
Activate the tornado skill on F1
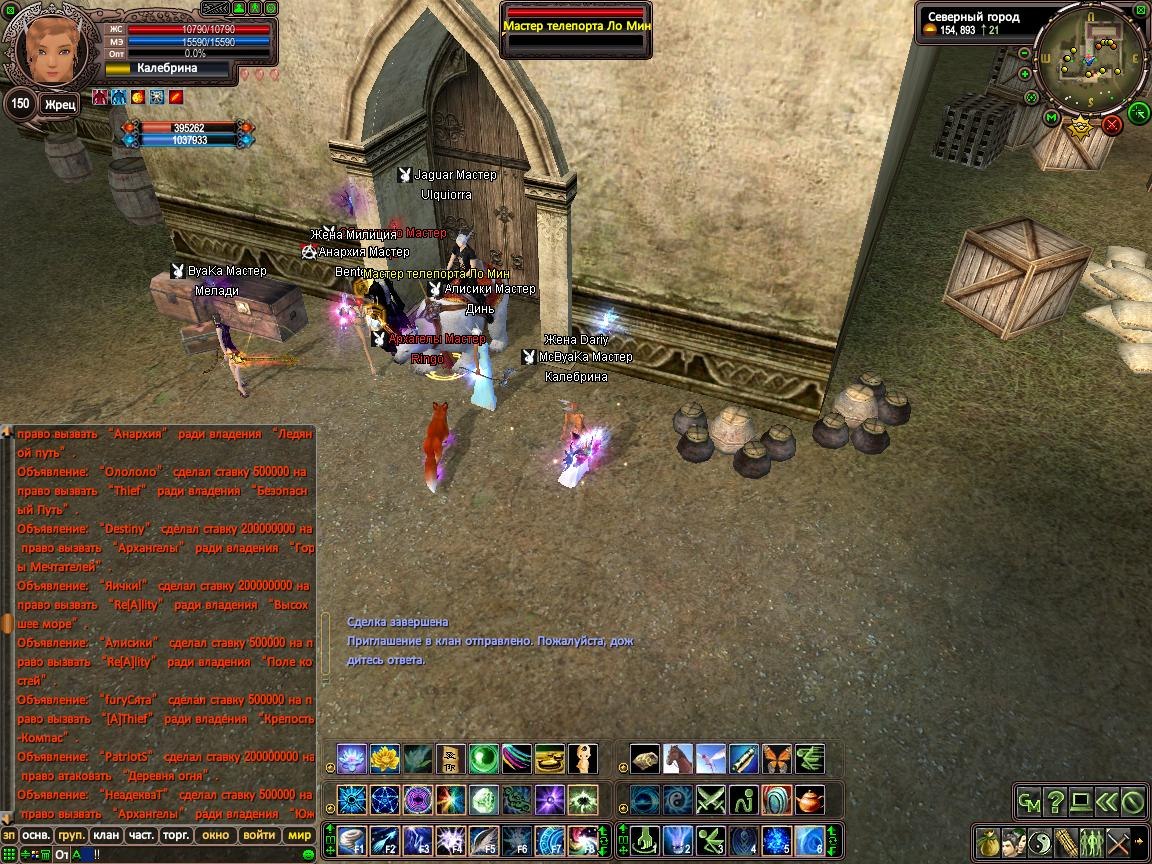pos(352,841)
